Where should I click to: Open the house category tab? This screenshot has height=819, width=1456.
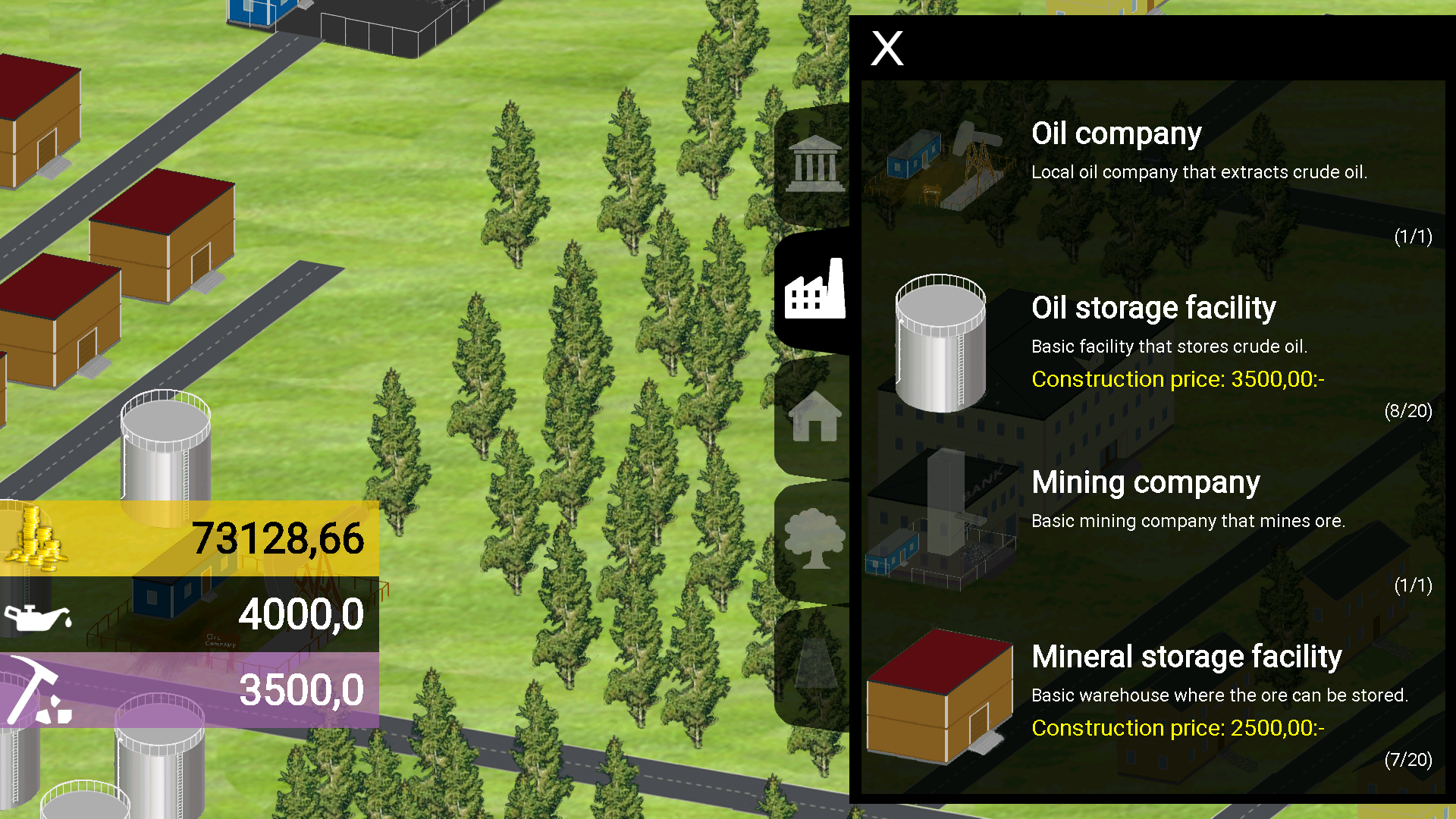814,416
